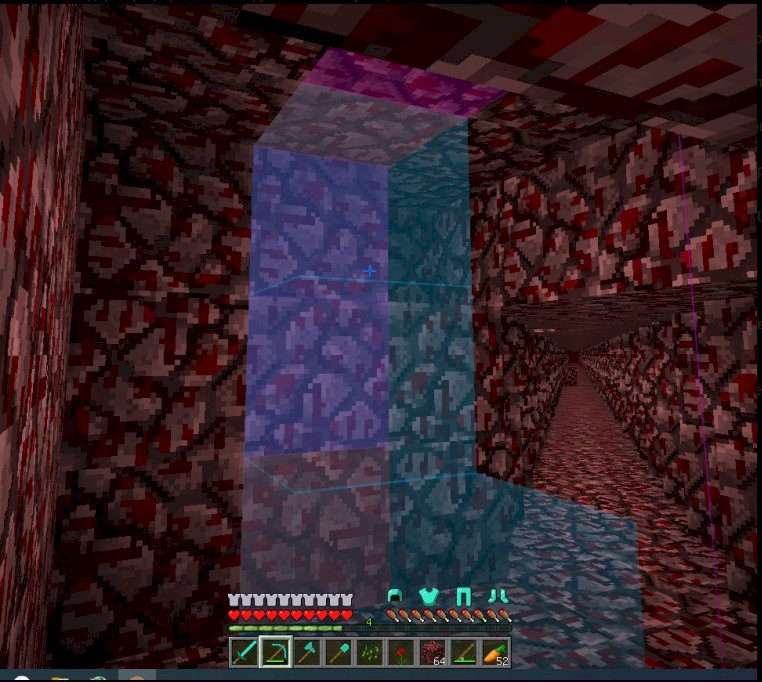
Task: Pick the seeds slot in the hotbar
Action: 369,653
